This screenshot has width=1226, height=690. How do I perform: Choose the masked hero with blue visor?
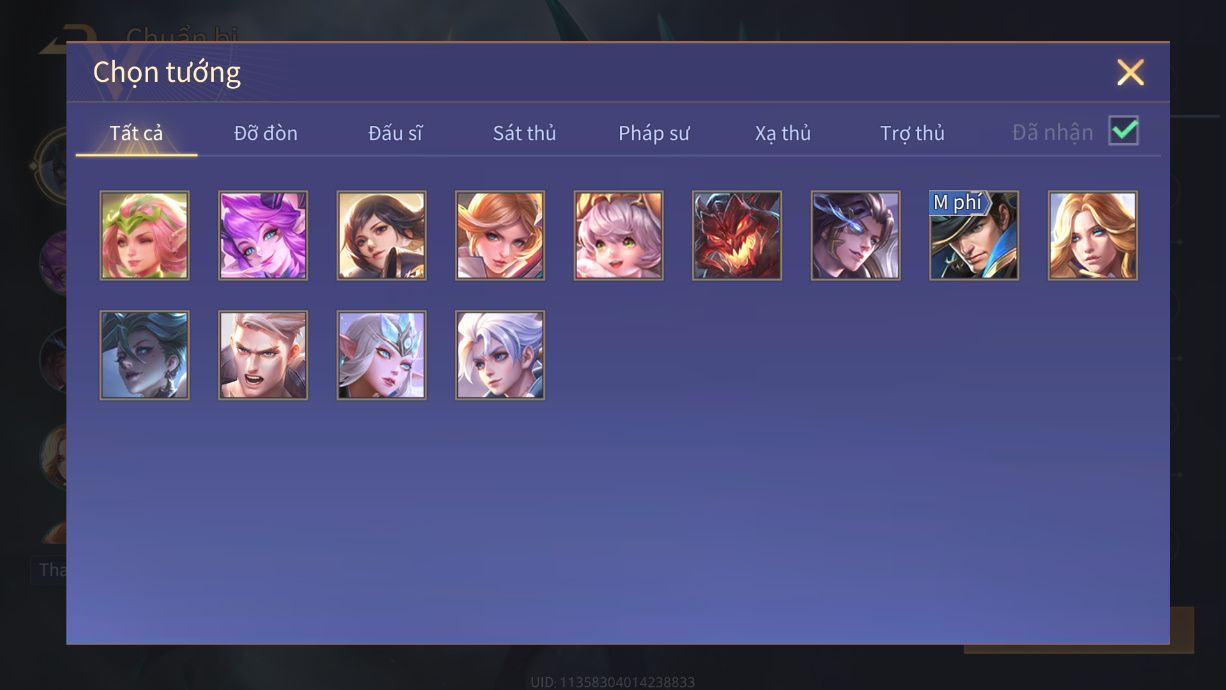tap(856, 236)
